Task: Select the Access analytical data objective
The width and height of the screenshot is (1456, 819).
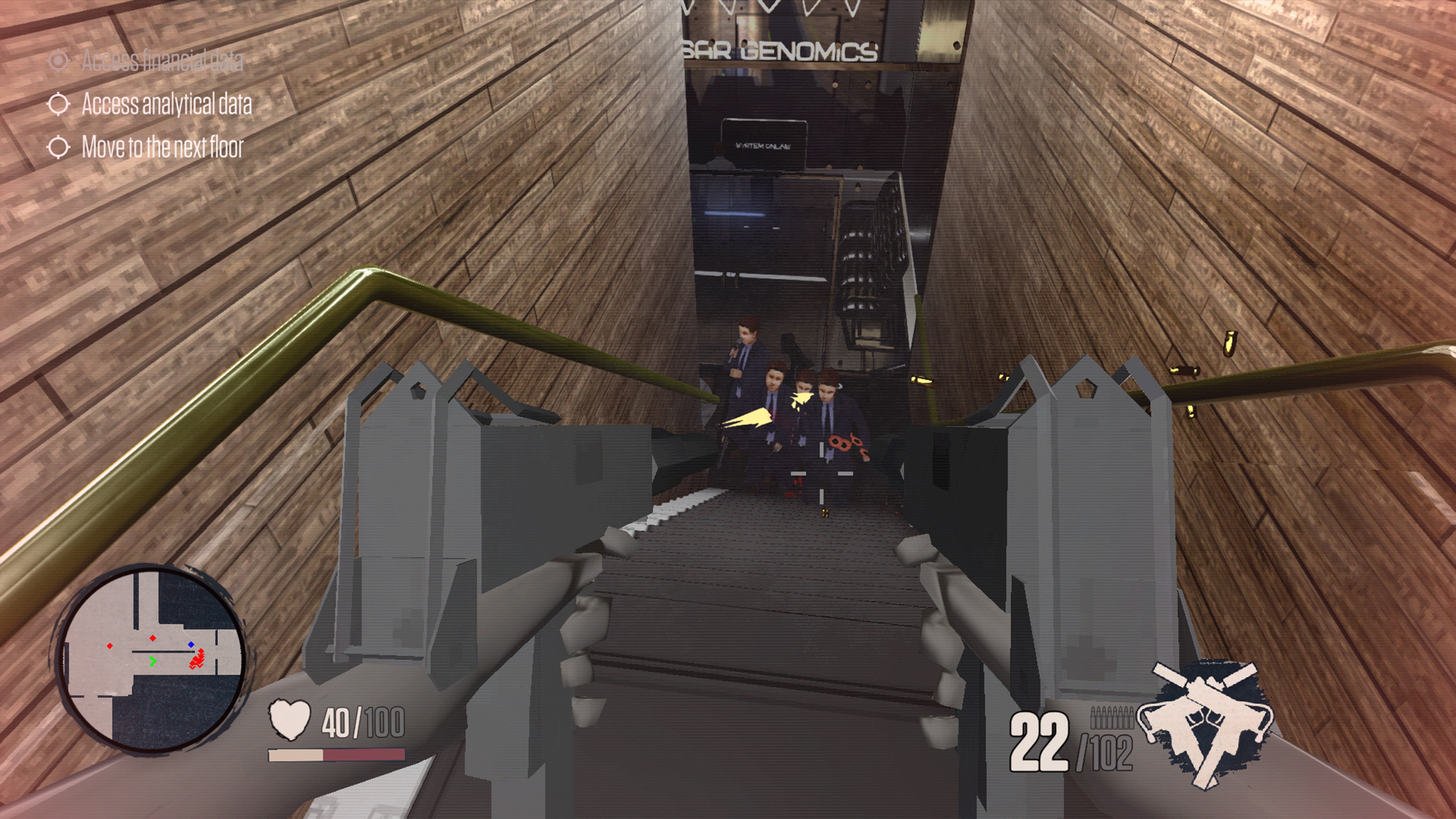Action: [x=166, y=105]
